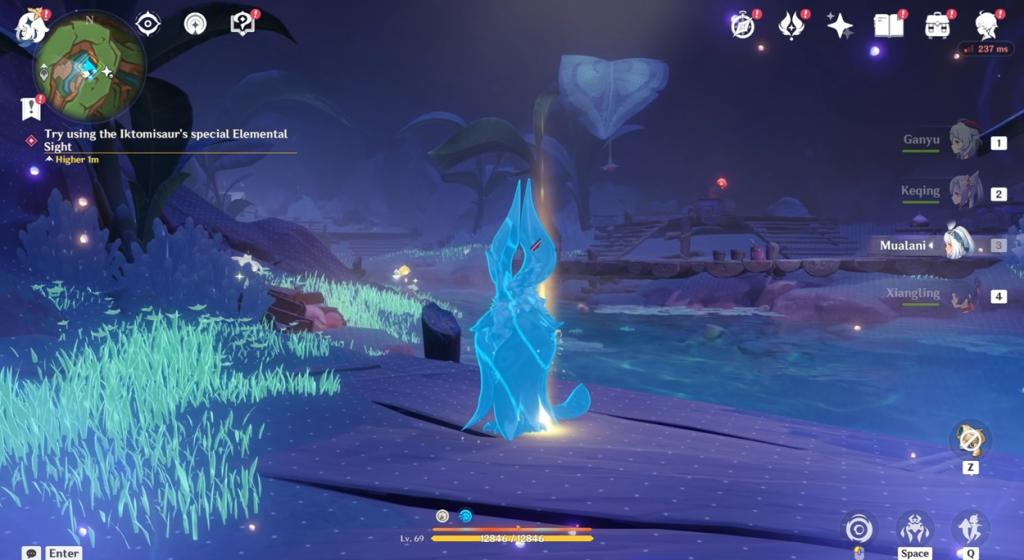Open the Inventory backpack icon
Viewport: 1024px width, 560px height.
click(937, 26)
